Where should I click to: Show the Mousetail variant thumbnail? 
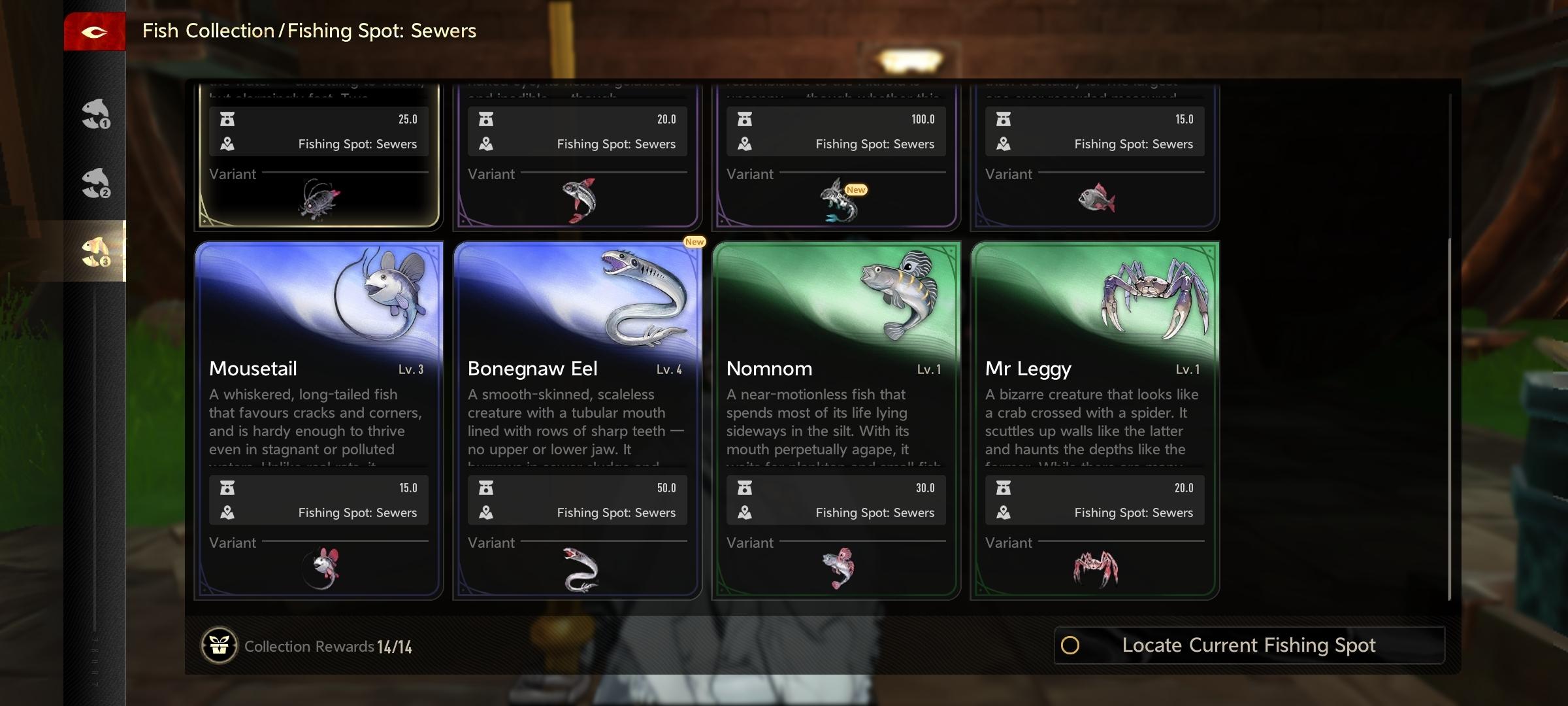point(321,568)
